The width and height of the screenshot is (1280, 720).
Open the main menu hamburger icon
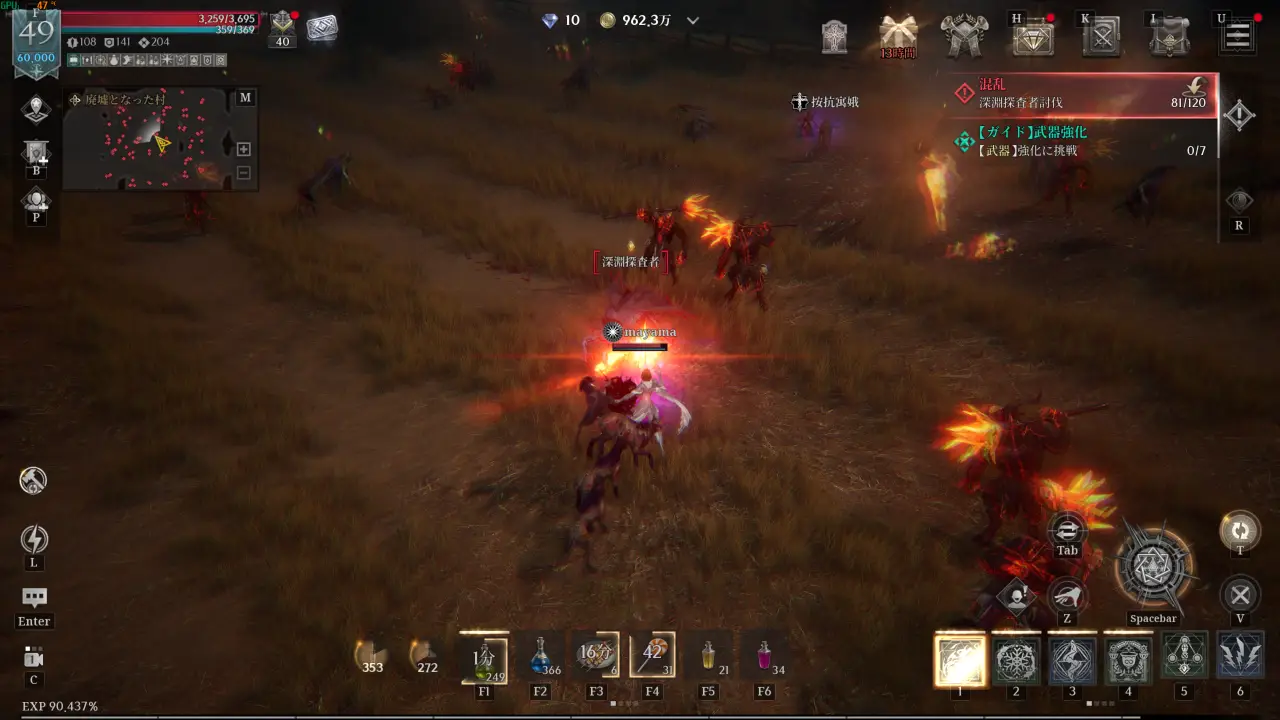pos(1238,37)
